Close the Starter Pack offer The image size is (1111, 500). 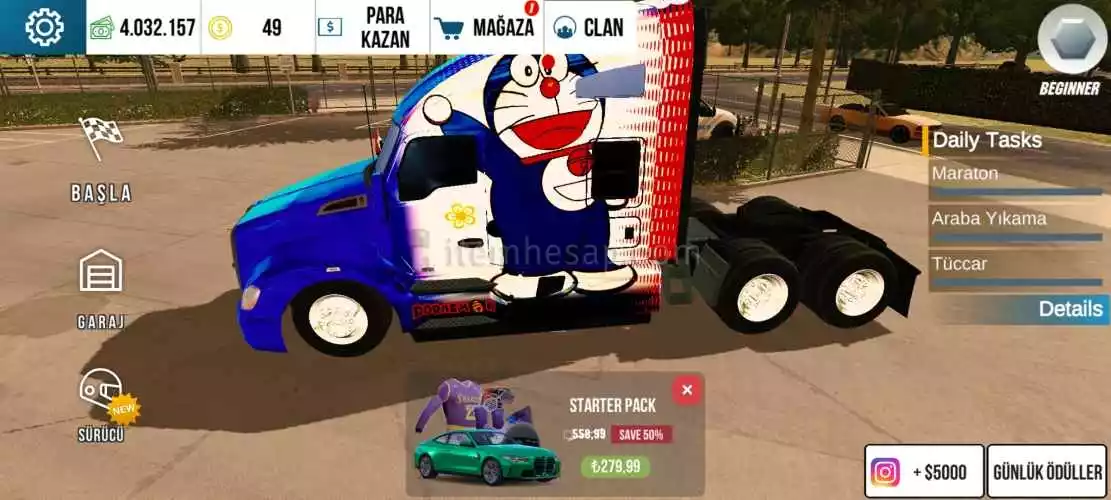point(686,390)
